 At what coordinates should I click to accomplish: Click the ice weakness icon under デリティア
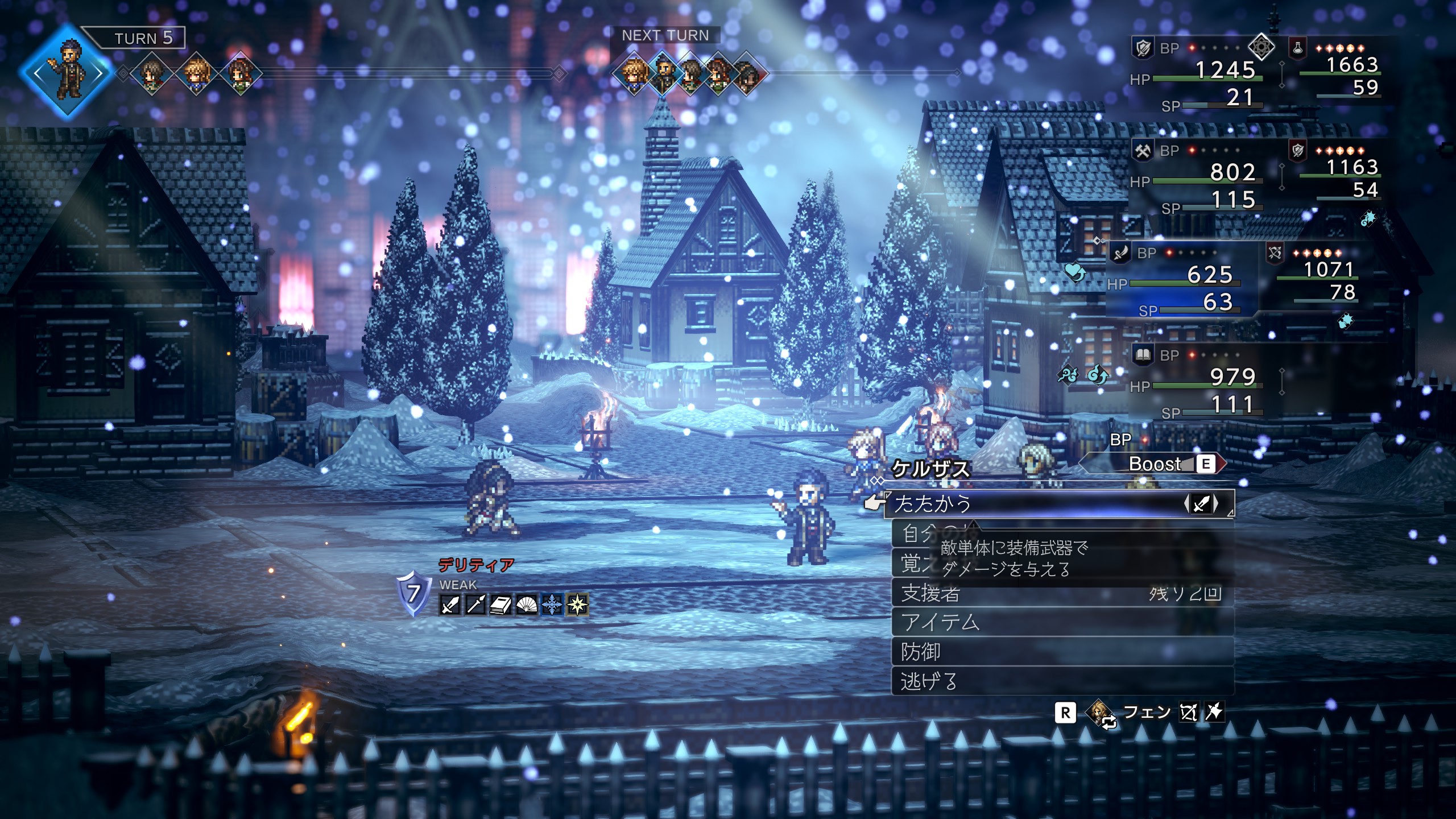[x=551, y=605]
